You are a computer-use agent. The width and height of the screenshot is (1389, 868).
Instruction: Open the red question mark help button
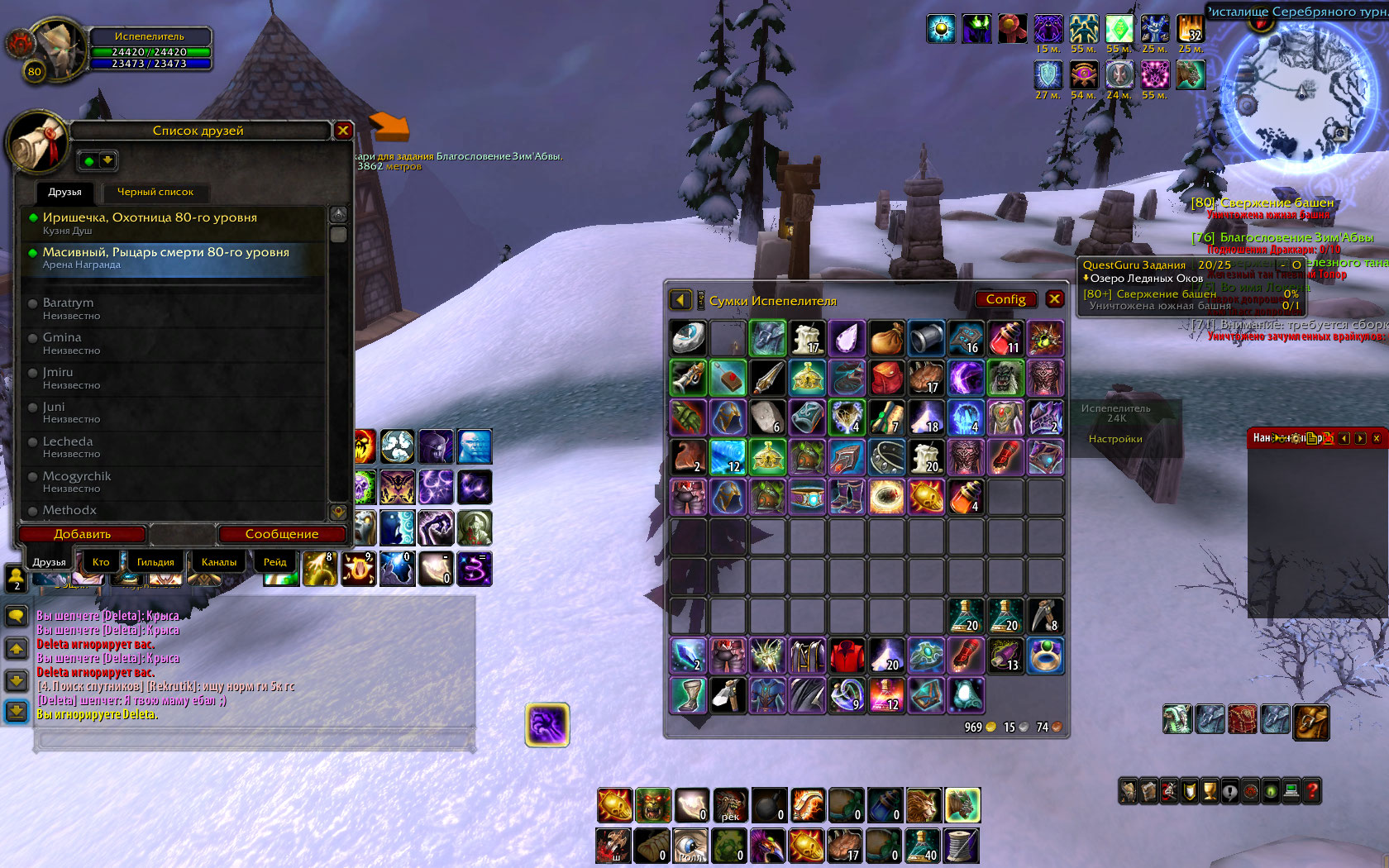tap(1311, 791)
